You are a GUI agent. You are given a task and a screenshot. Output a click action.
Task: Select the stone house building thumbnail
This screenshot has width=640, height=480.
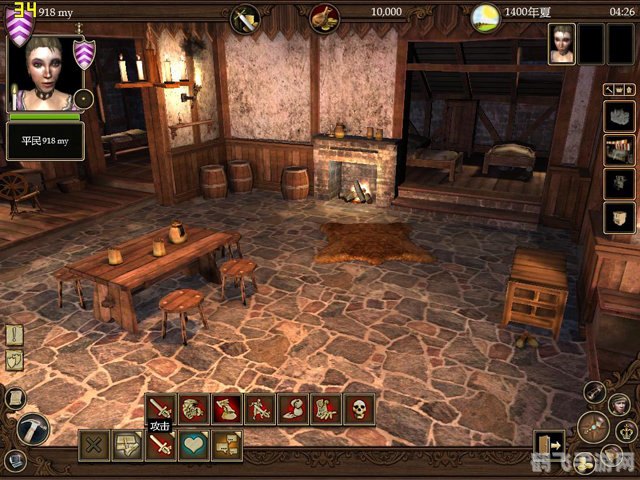619,118
